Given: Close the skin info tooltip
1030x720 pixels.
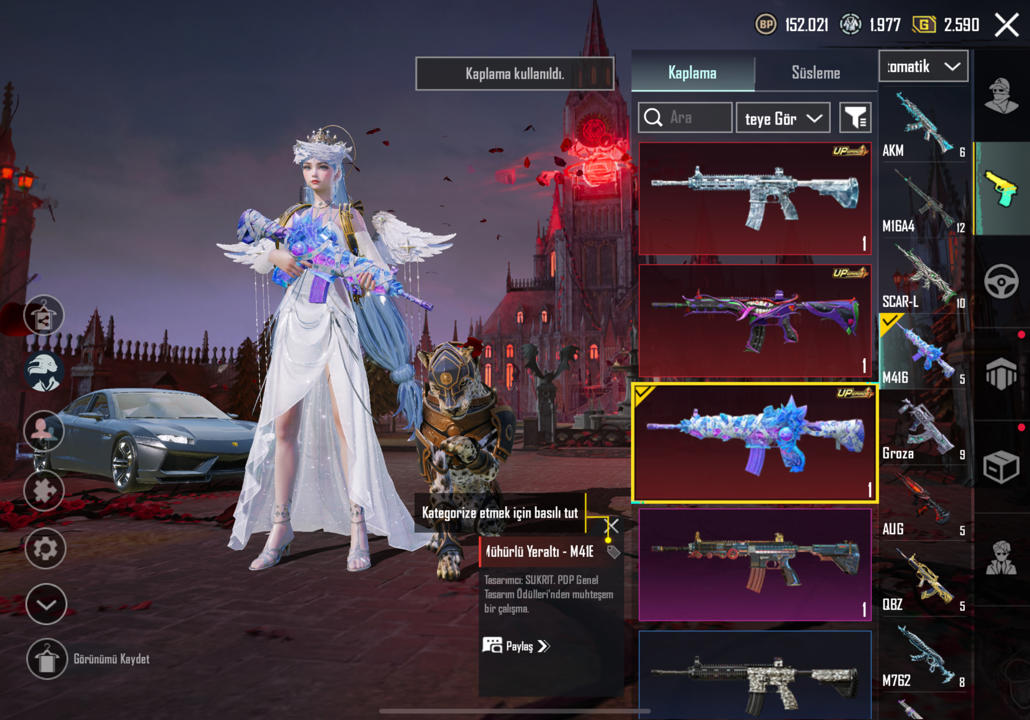Looking at the screenshot, I should (x=613, y=526).
